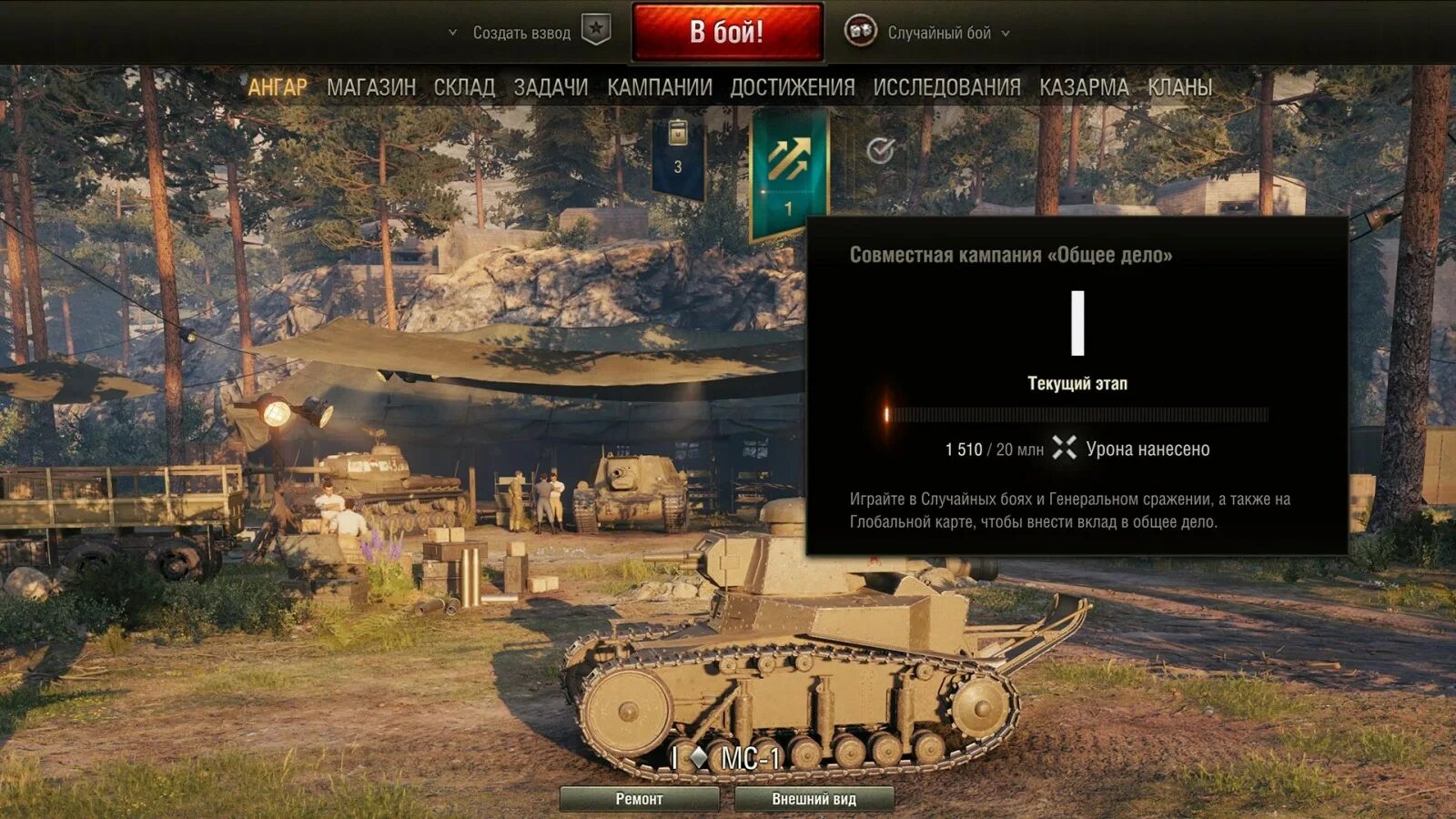This screenshot has width=1456, height=819.
Task: Go to the СКЛАД depot tab
Action: click(464, 87)
